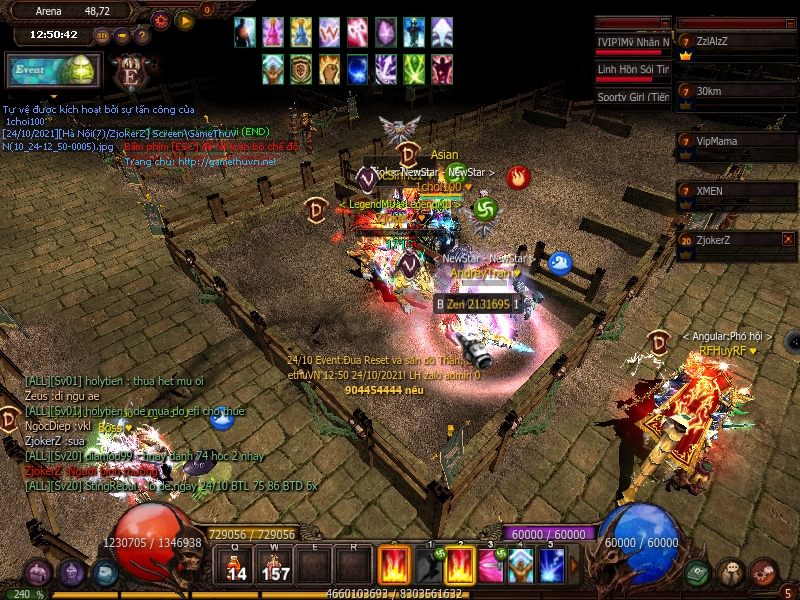Click the red E shield emblem
800x600 pixels.
pos(129,74)
